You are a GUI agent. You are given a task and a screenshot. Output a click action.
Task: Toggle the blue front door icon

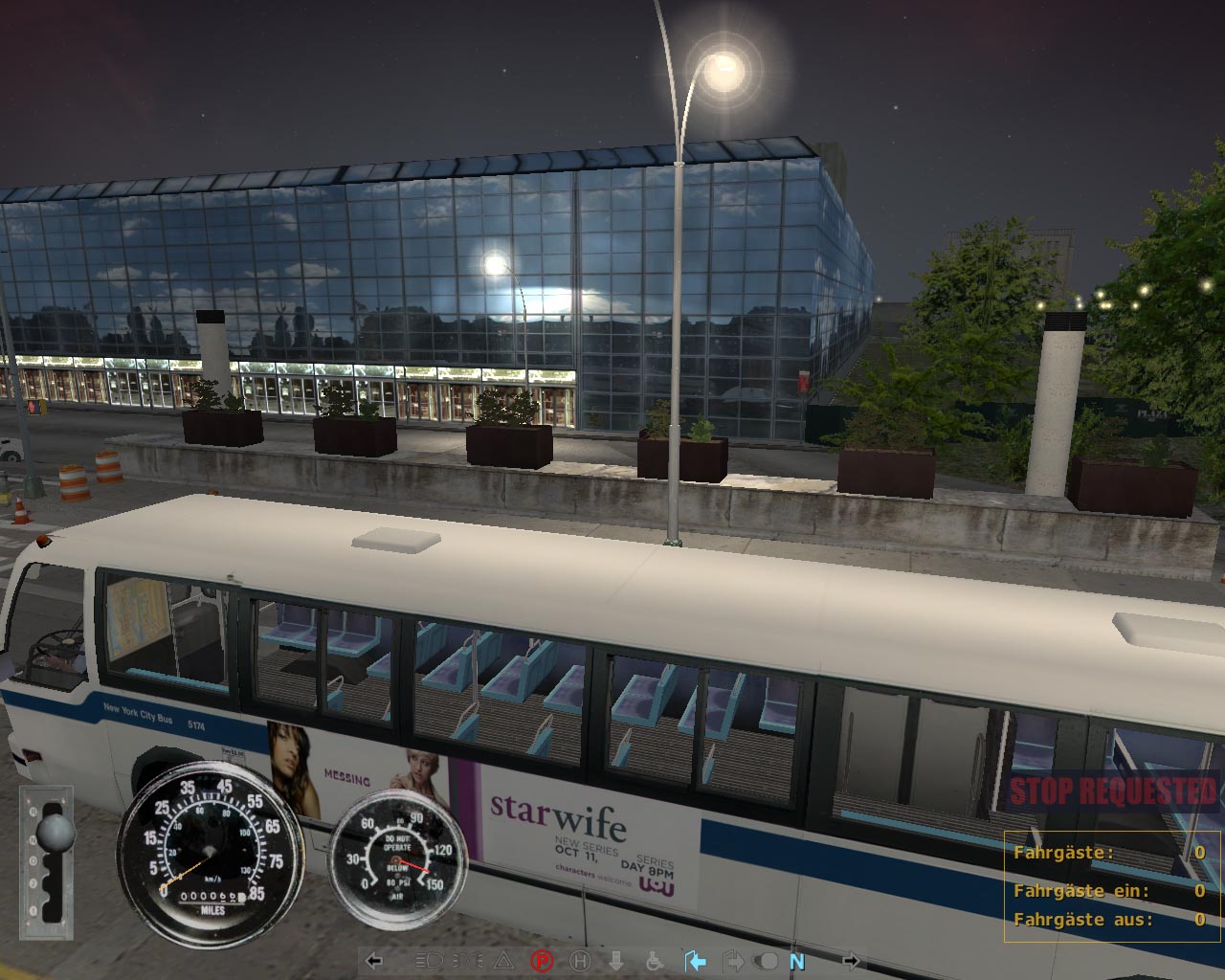(696, 961)
